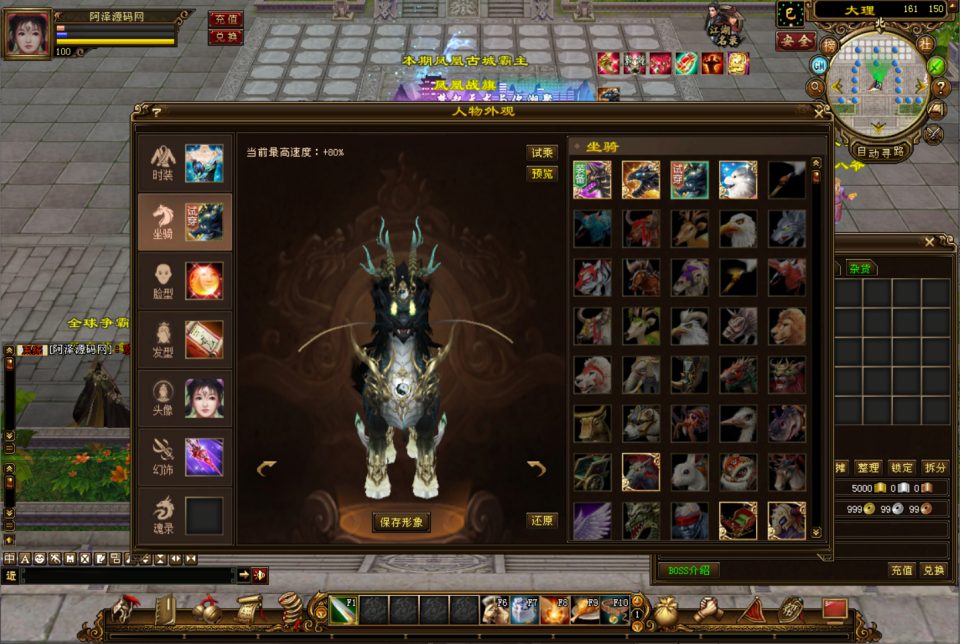Pick the bald eagle mount icon
Image resolution: width=960 pixels, height=644 pixels.
[738, 229]
